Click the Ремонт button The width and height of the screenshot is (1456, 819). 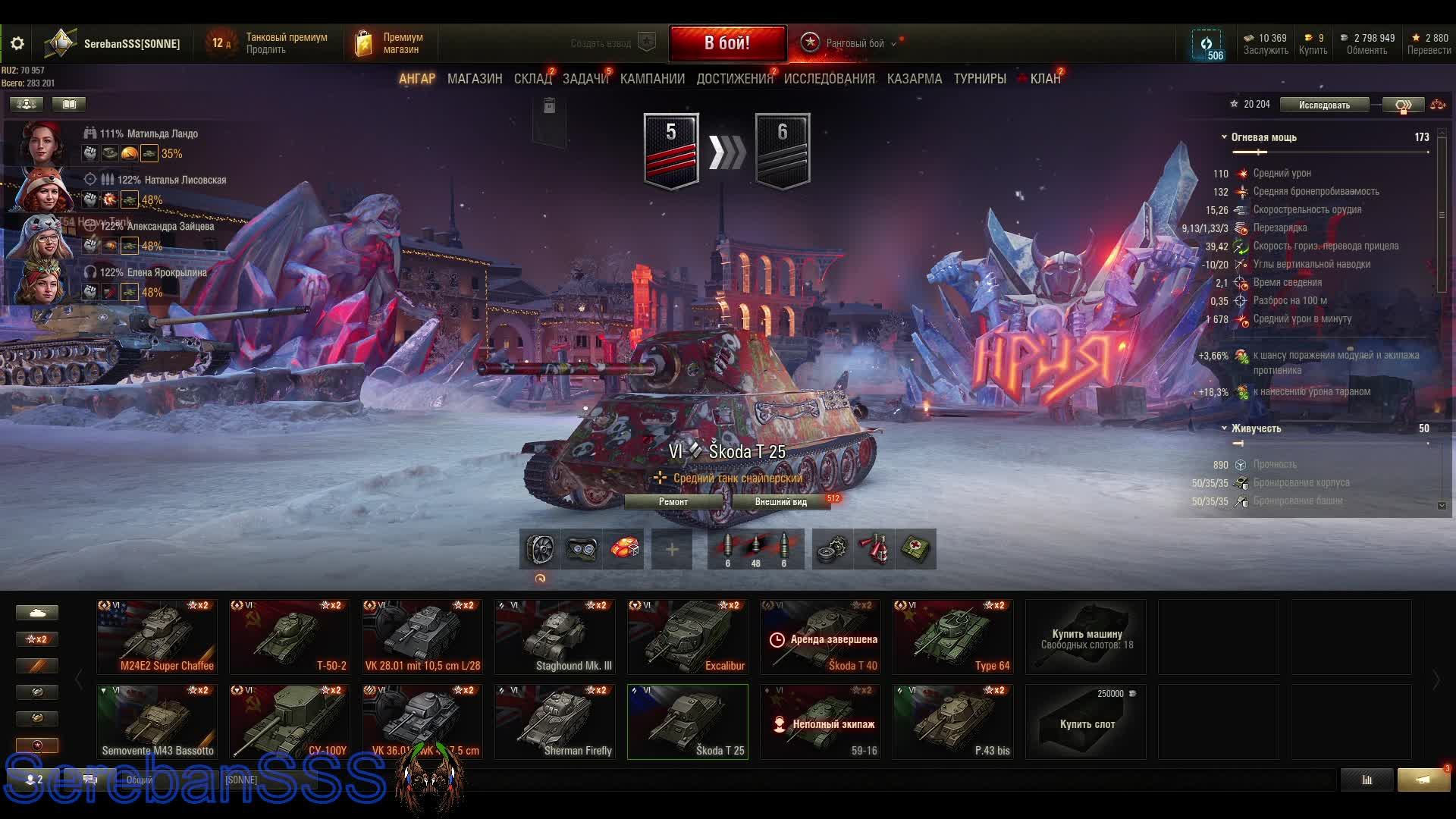pos(673,502)
